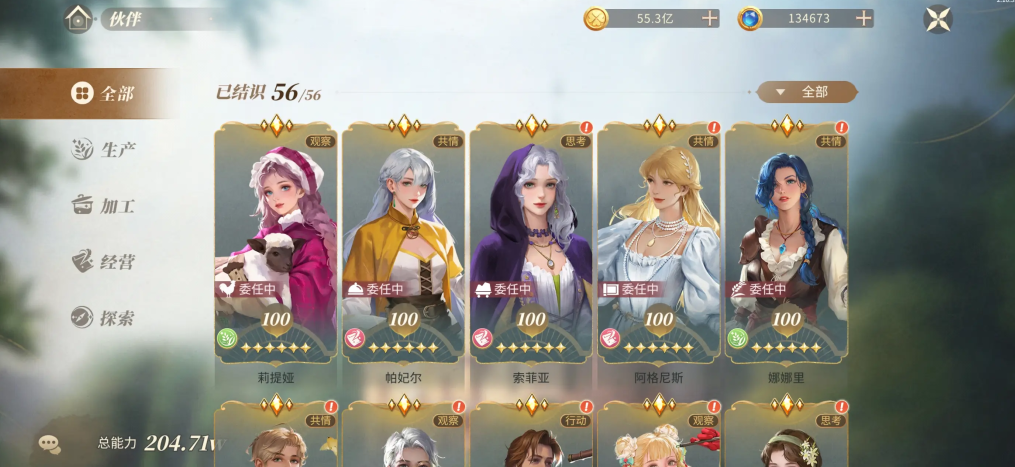Switch to the 探索 (Exploration) tab

[104, 319]
